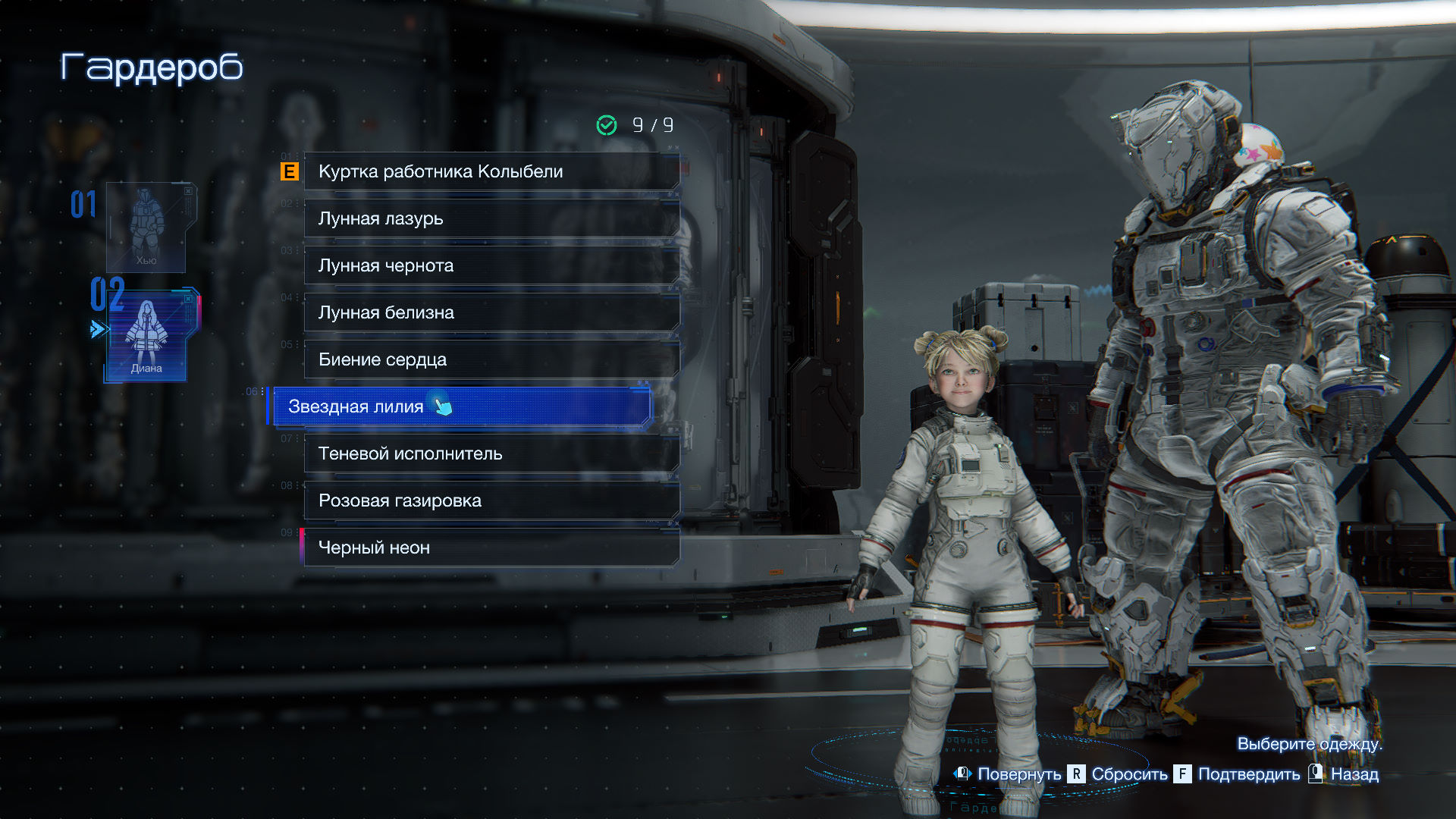The height and width of the screenshot is (819, 1456).
Task: Choose the Биение сердца outfit
Action: [x=491, y=359]
